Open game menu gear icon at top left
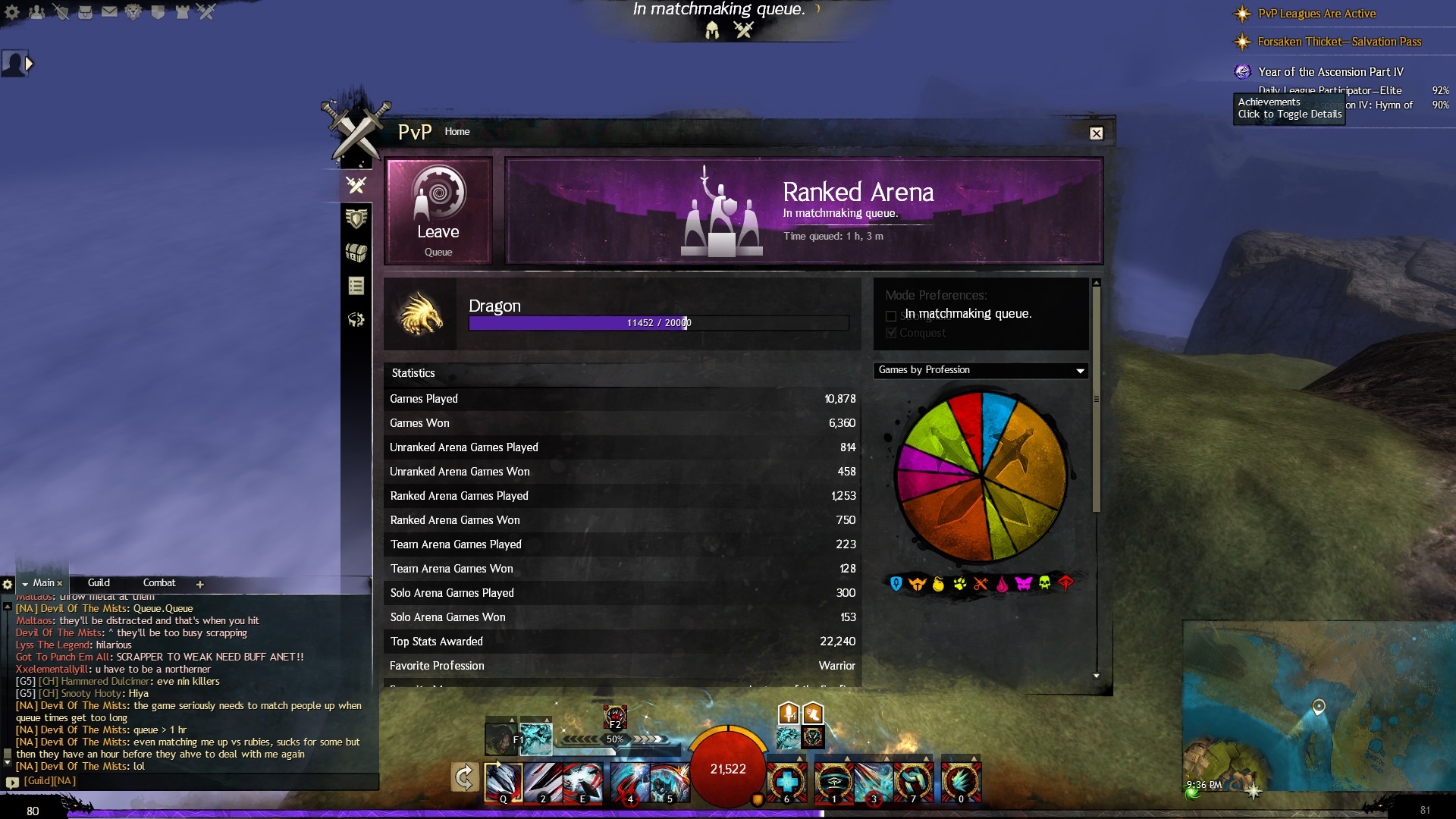The width and height of the screenshot is (1456, 819). pyautogui.click(x=12, y=12)
